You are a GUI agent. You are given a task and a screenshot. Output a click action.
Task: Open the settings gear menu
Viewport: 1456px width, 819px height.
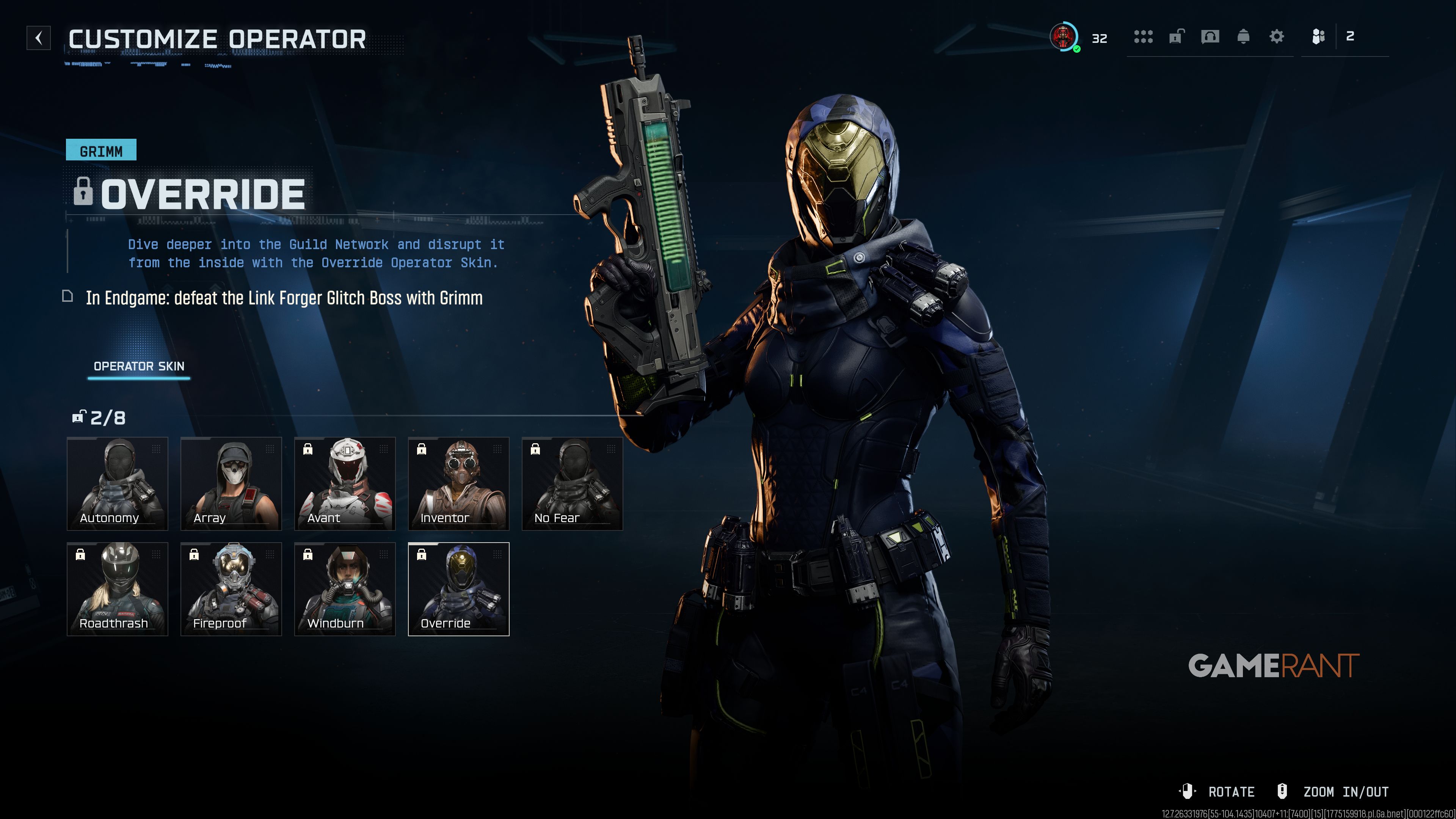point(1276,37)
